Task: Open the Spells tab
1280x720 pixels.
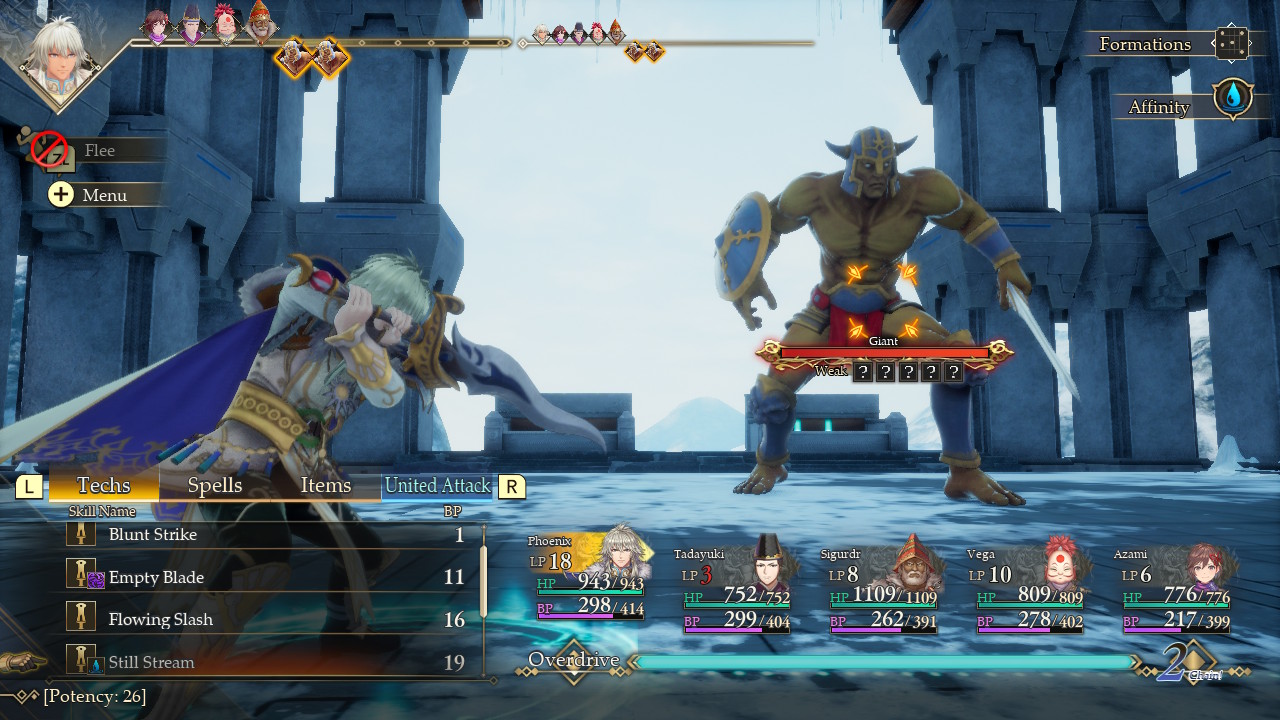Action: click(x=215, y=485)
